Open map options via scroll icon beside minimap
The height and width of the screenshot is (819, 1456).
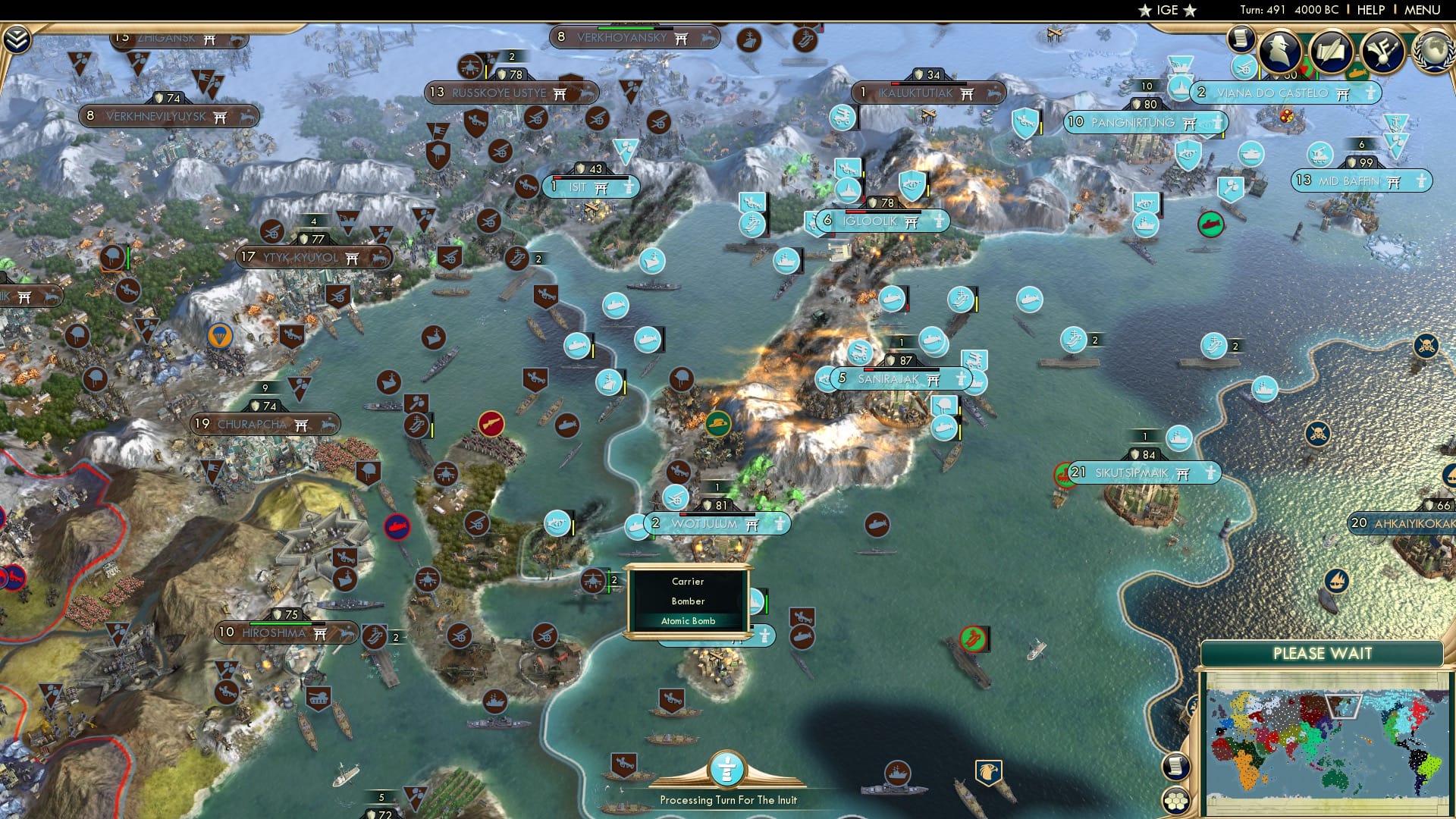click(x=1176, y=766)
